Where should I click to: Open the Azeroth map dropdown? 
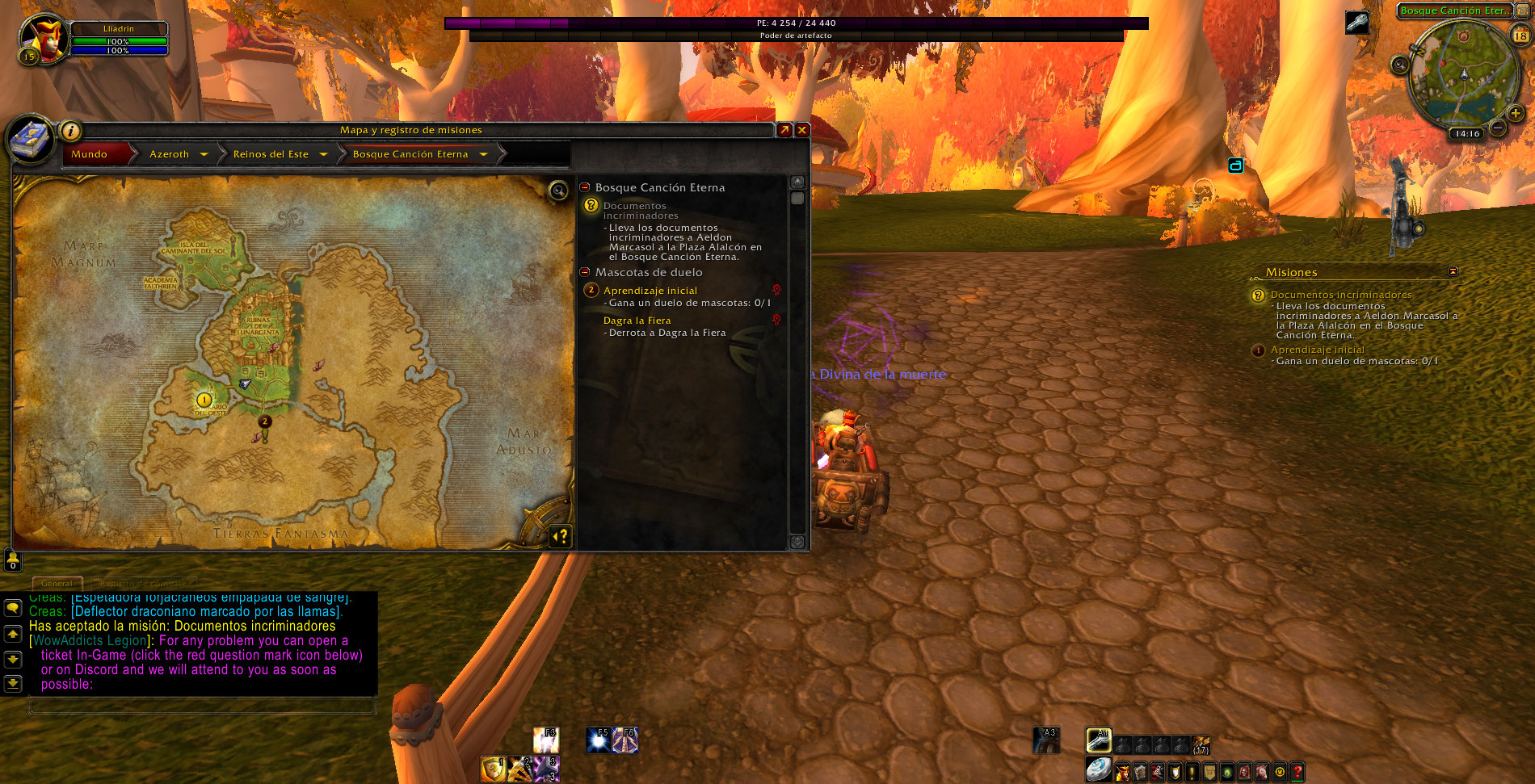point(204,154)
